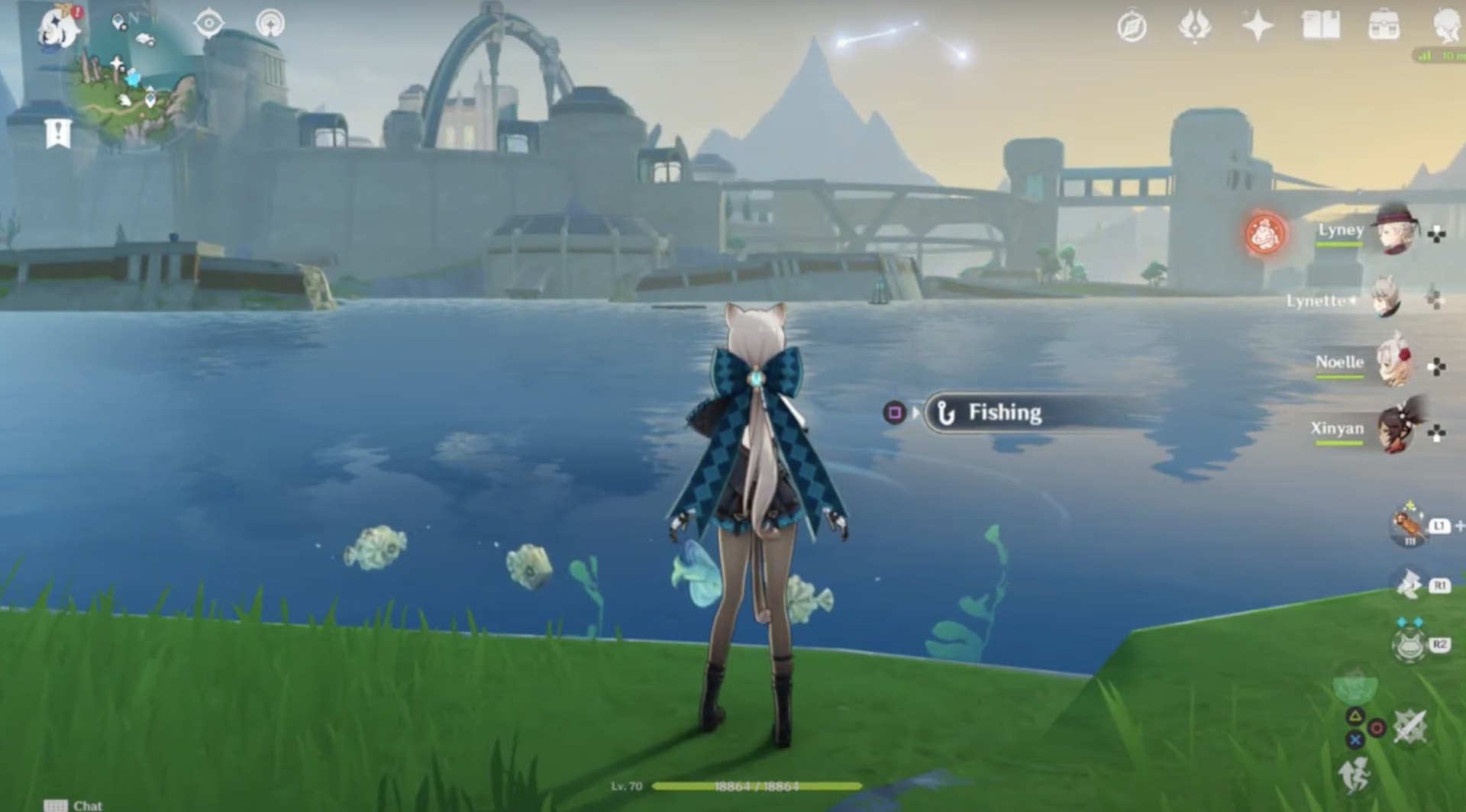1466x812 pixels.
Task: Select the Time trial clock icon
Action: pos(1133,25)
